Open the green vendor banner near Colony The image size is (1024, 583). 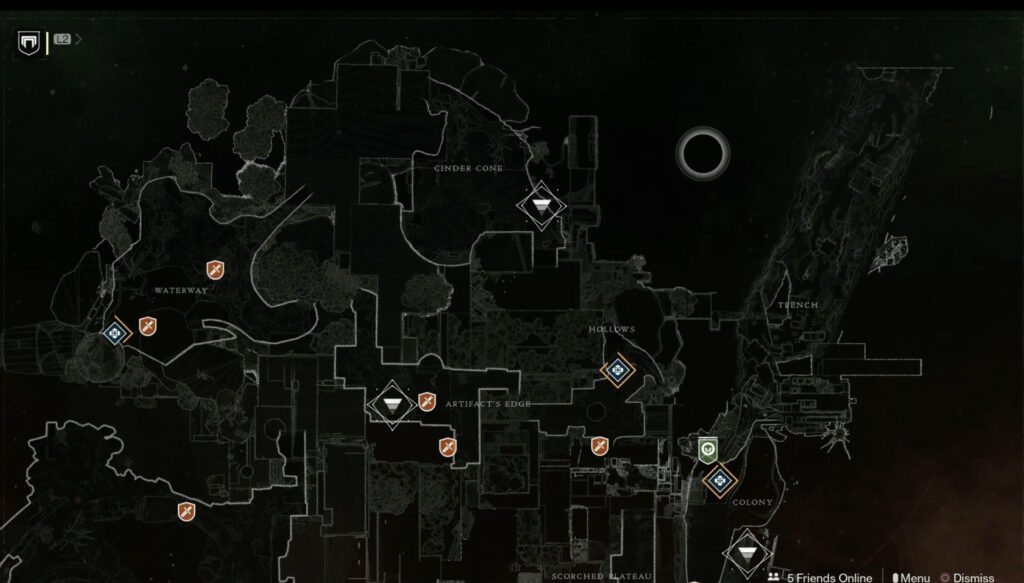pyautogui.click(x=708, y=450)
